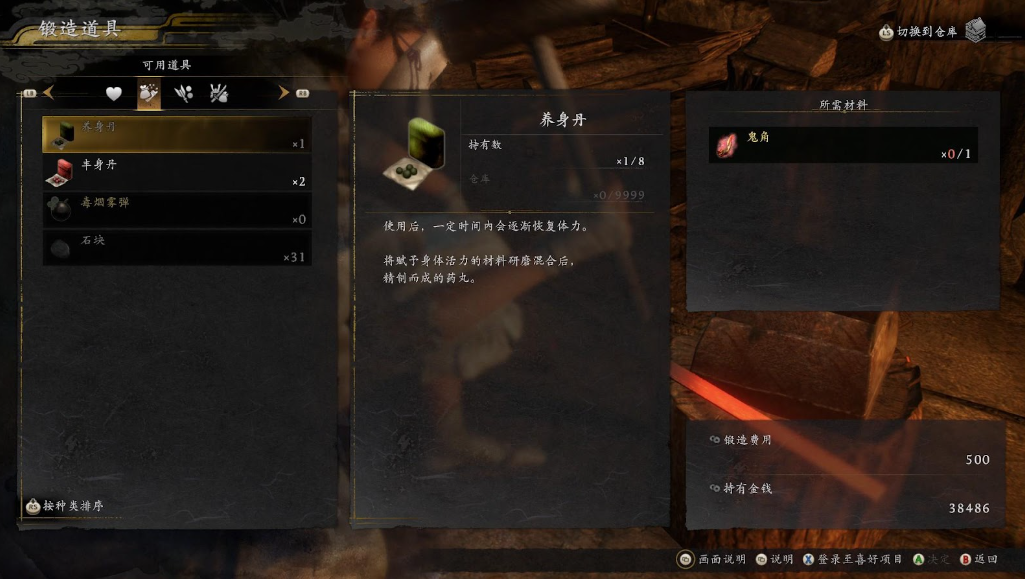Switch to storehouse via 切换到仓库
This screenshot has width=1025, height=579.
927,32
